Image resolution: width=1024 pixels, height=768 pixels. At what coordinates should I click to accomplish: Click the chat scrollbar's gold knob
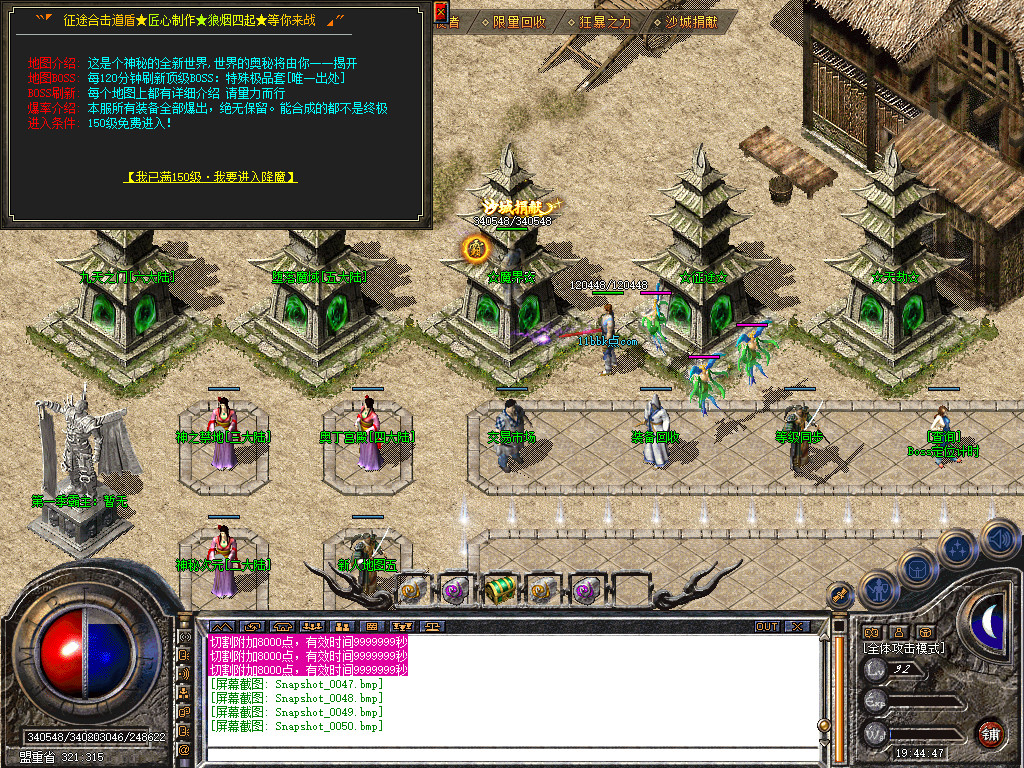pyautogui.click(x=823, y=725)
